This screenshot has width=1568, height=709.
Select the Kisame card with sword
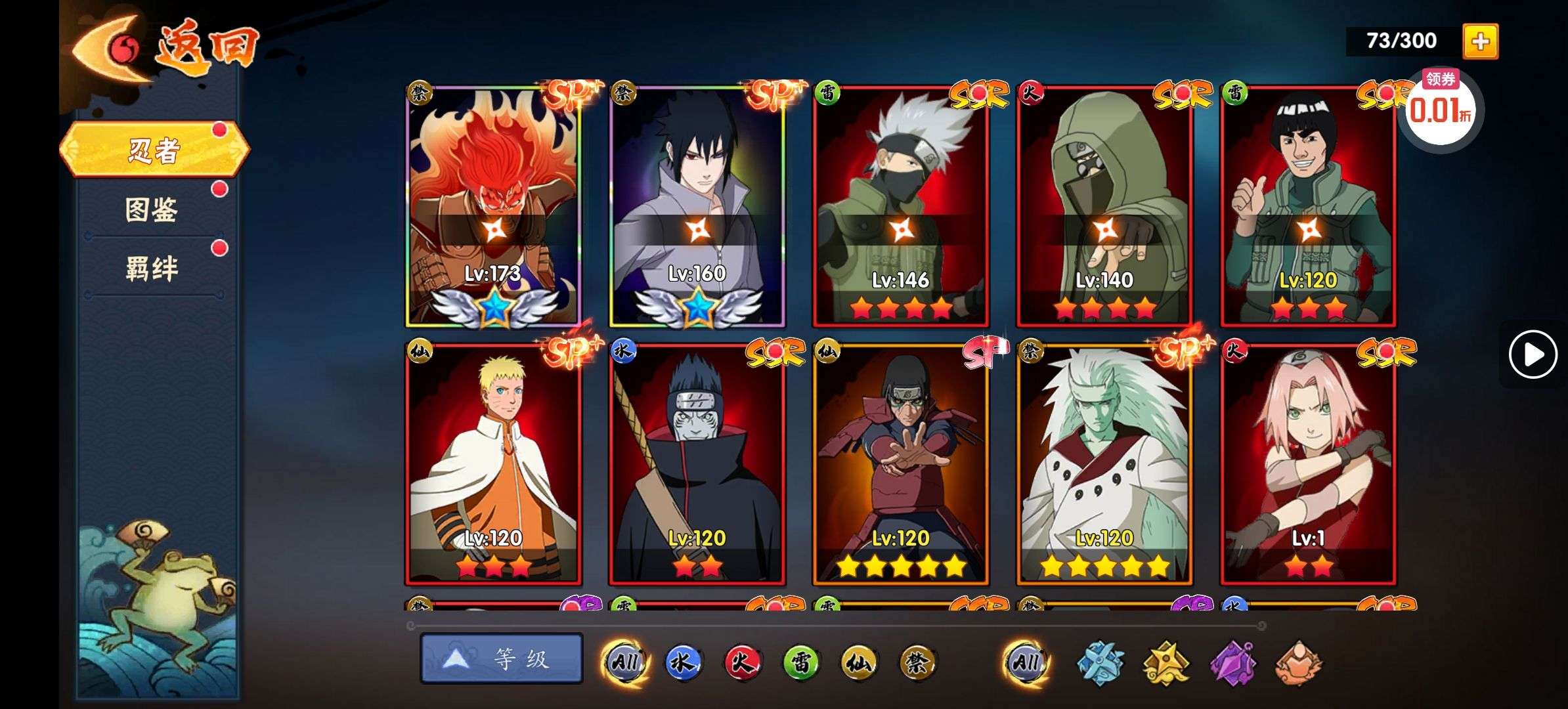pos(697,464)
